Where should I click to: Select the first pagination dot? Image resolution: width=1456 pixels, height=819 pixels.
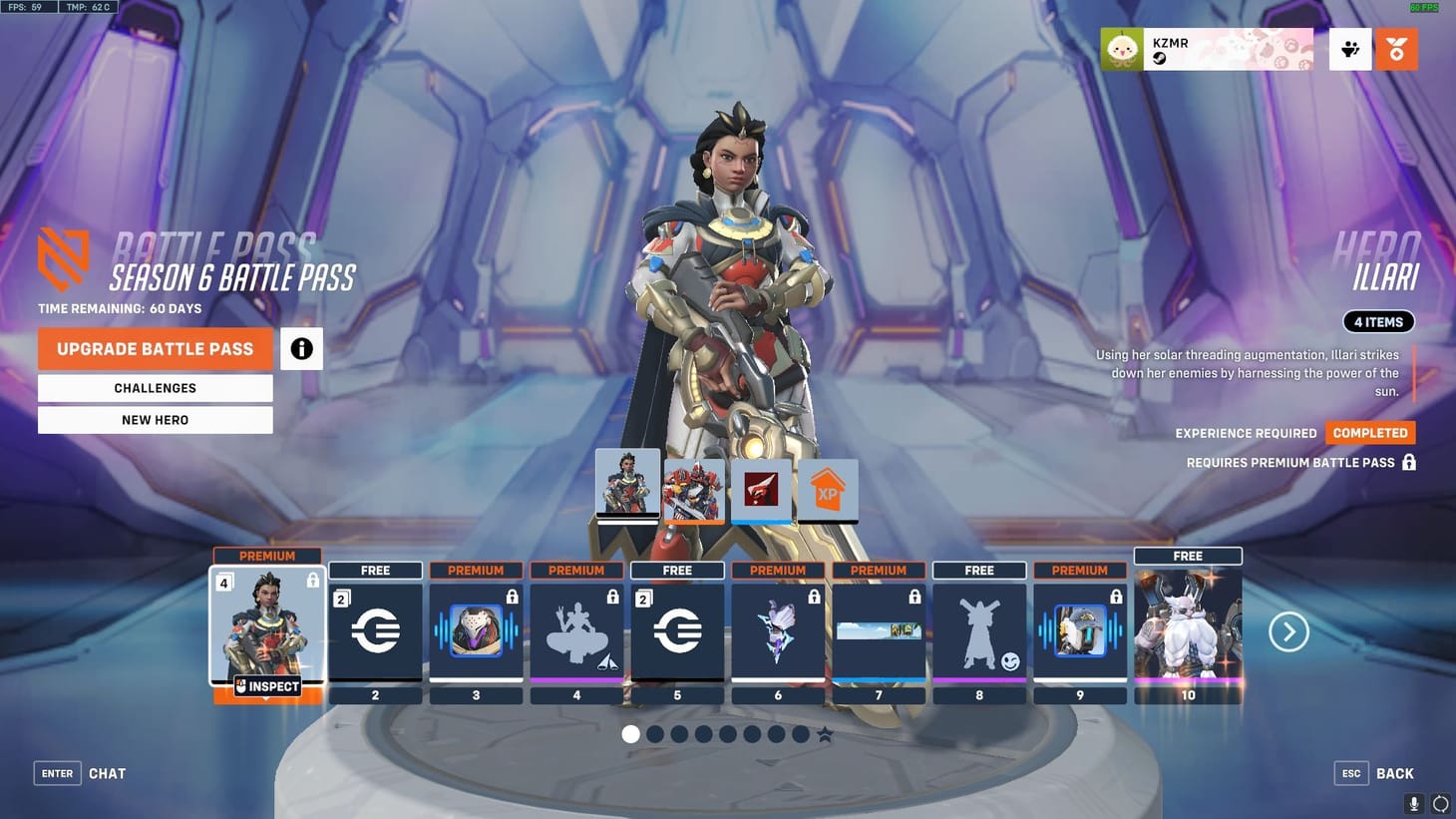pos(630,733)
